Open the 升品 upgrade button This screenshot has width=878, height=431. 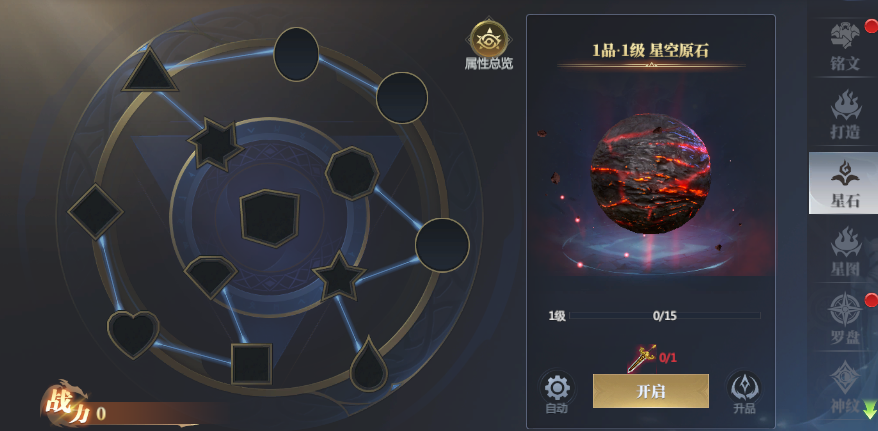743,390
